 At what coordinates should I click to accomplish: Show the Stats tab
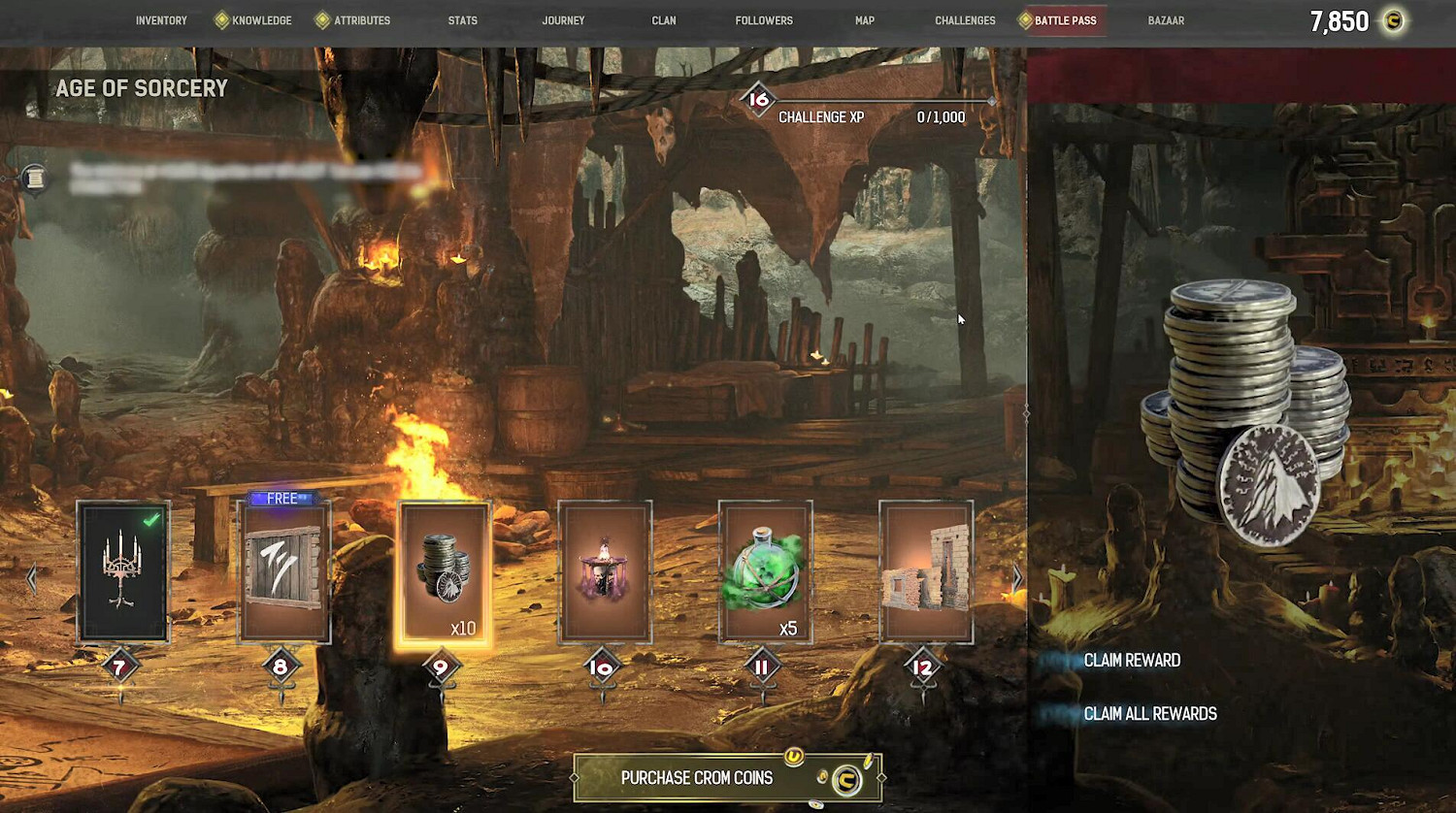tap(463, 20)
